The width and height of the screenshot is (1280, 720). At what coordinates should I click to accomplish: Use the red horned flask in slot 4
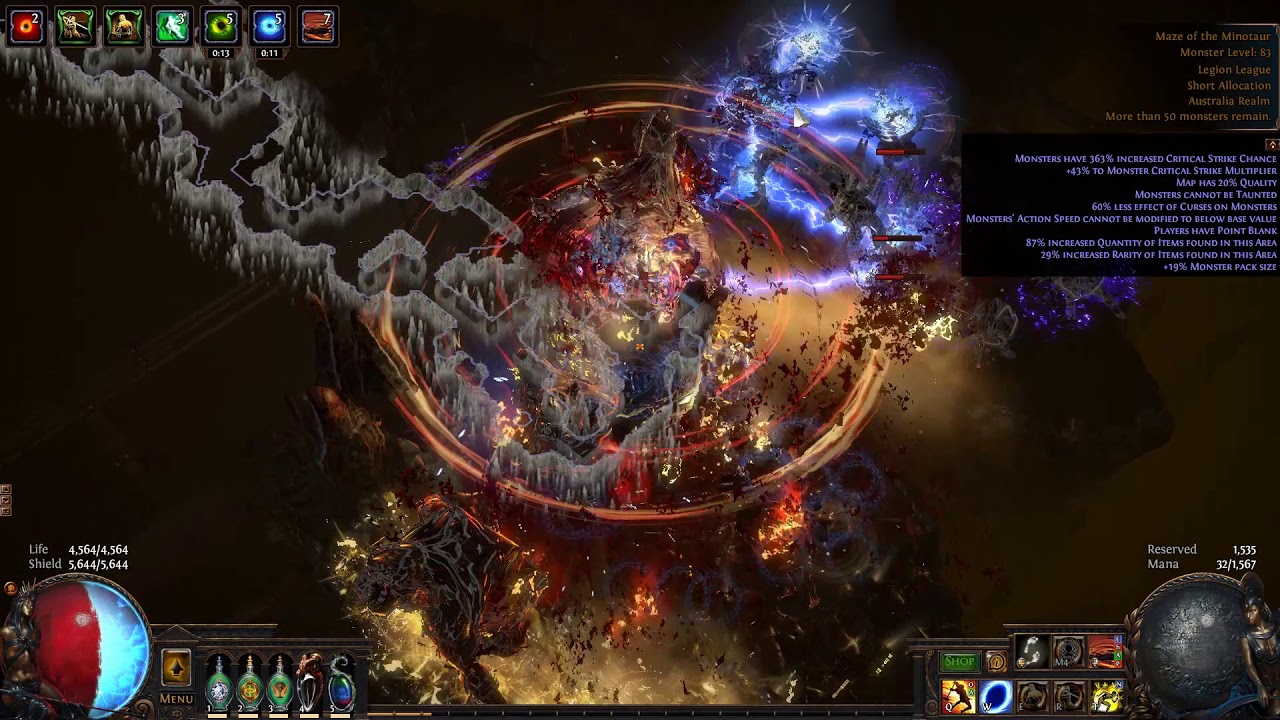click(311, 686)
